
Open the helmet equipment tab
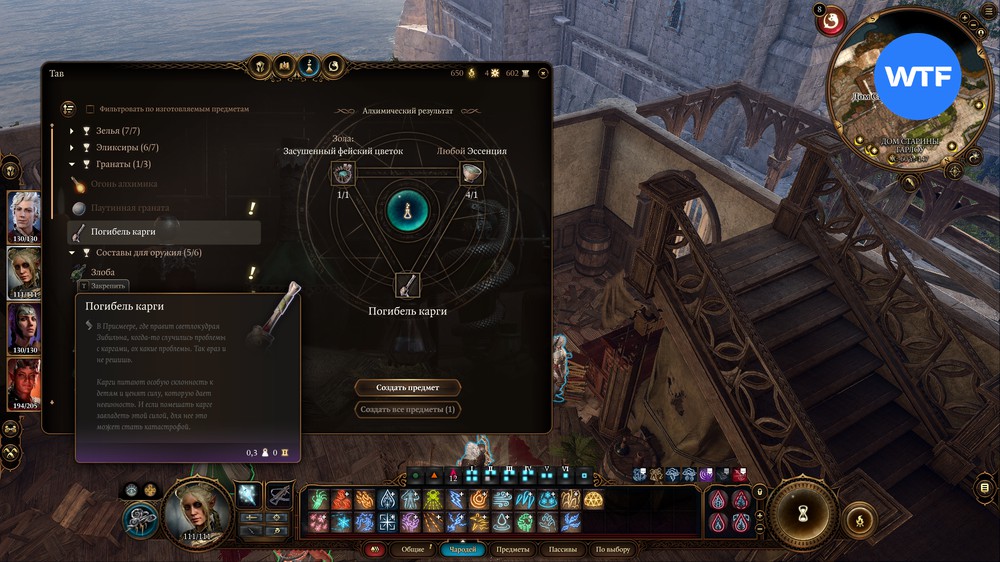pyautogui.click(x=258, y=66)
